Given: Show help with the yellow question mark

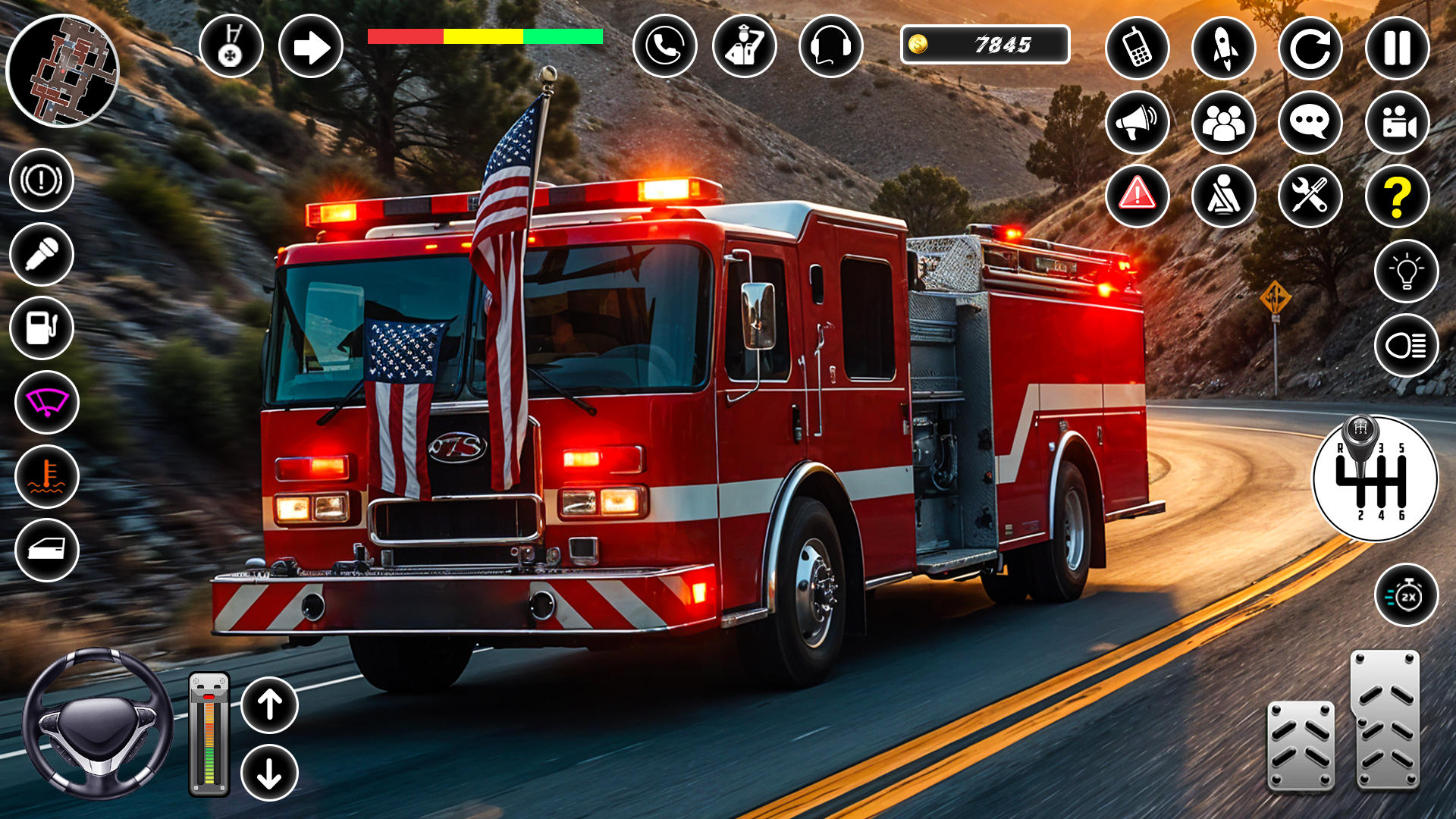Looking at the screenshot, I should pyautogui.click(x=1397, y=196).
